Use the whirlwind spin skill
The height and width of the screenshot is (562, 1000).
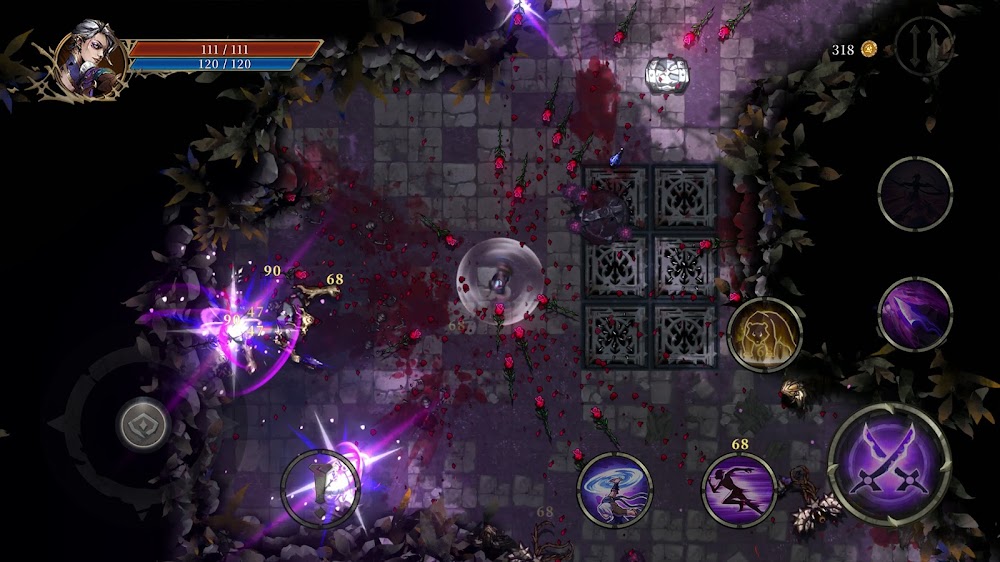(615, 489)
